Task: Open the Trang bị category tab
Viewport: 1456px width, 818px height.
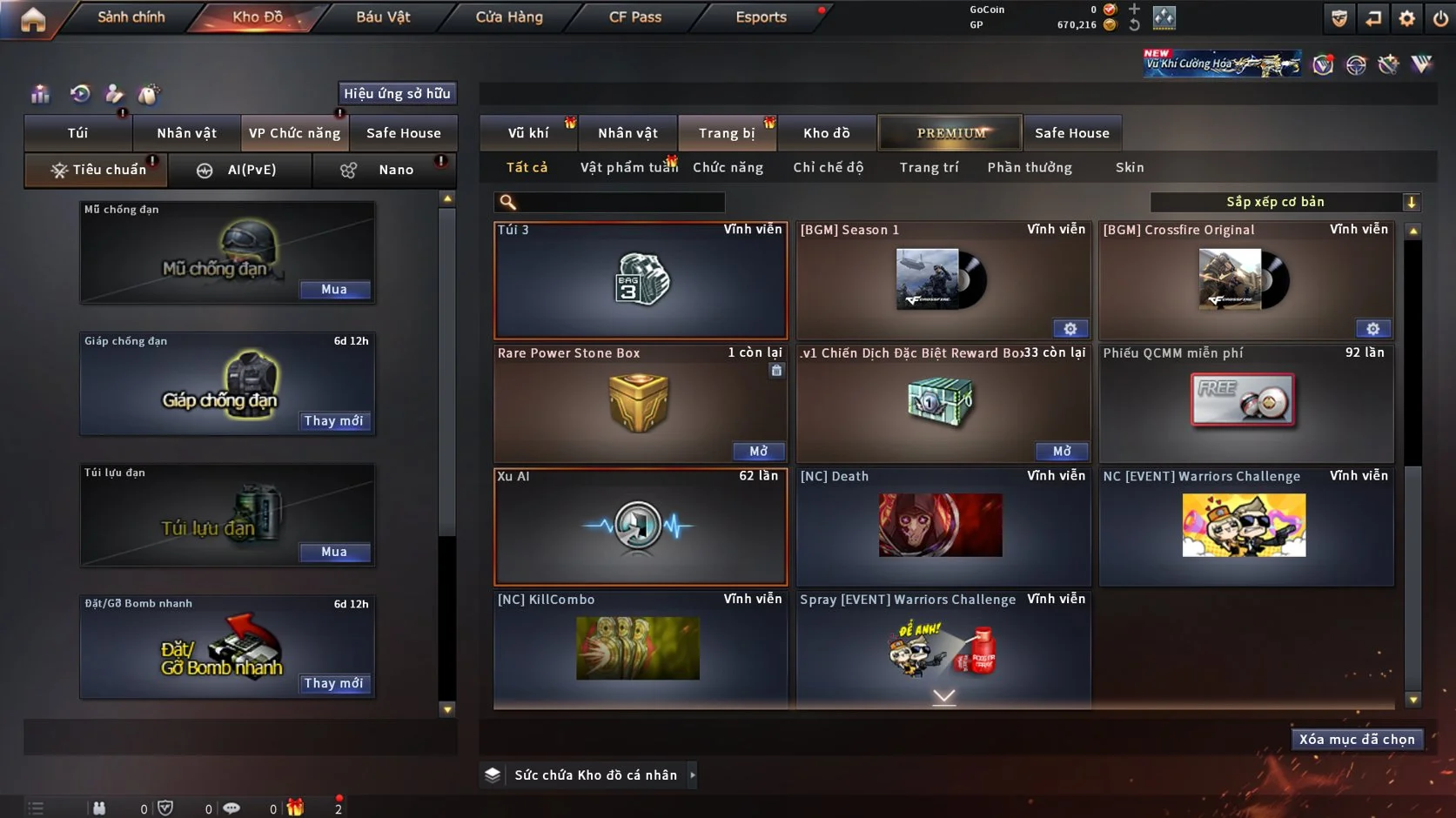Action: coord(728,132)
